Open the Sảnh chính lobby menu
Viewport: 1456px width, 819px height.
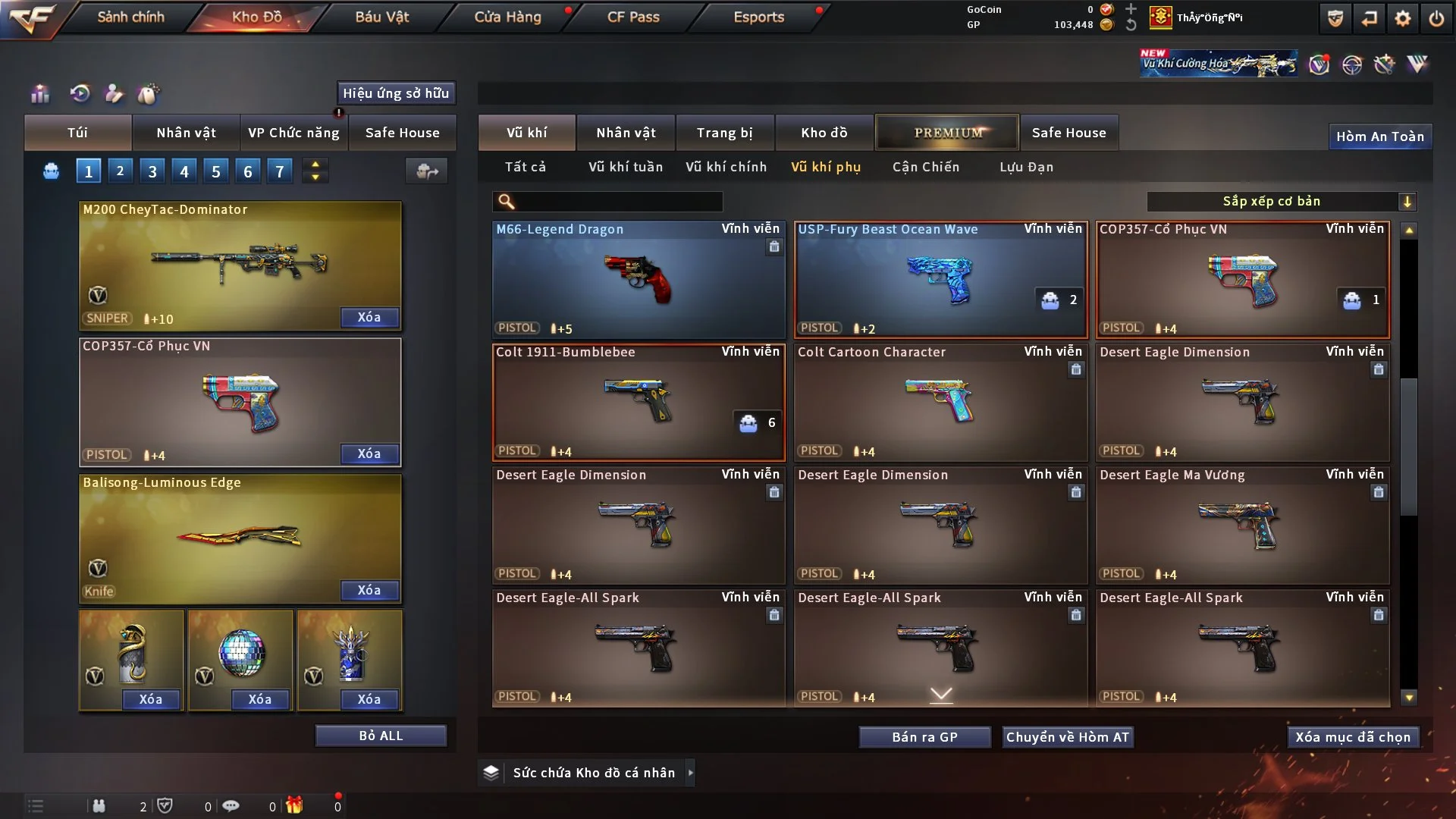(x=130, y=17)
